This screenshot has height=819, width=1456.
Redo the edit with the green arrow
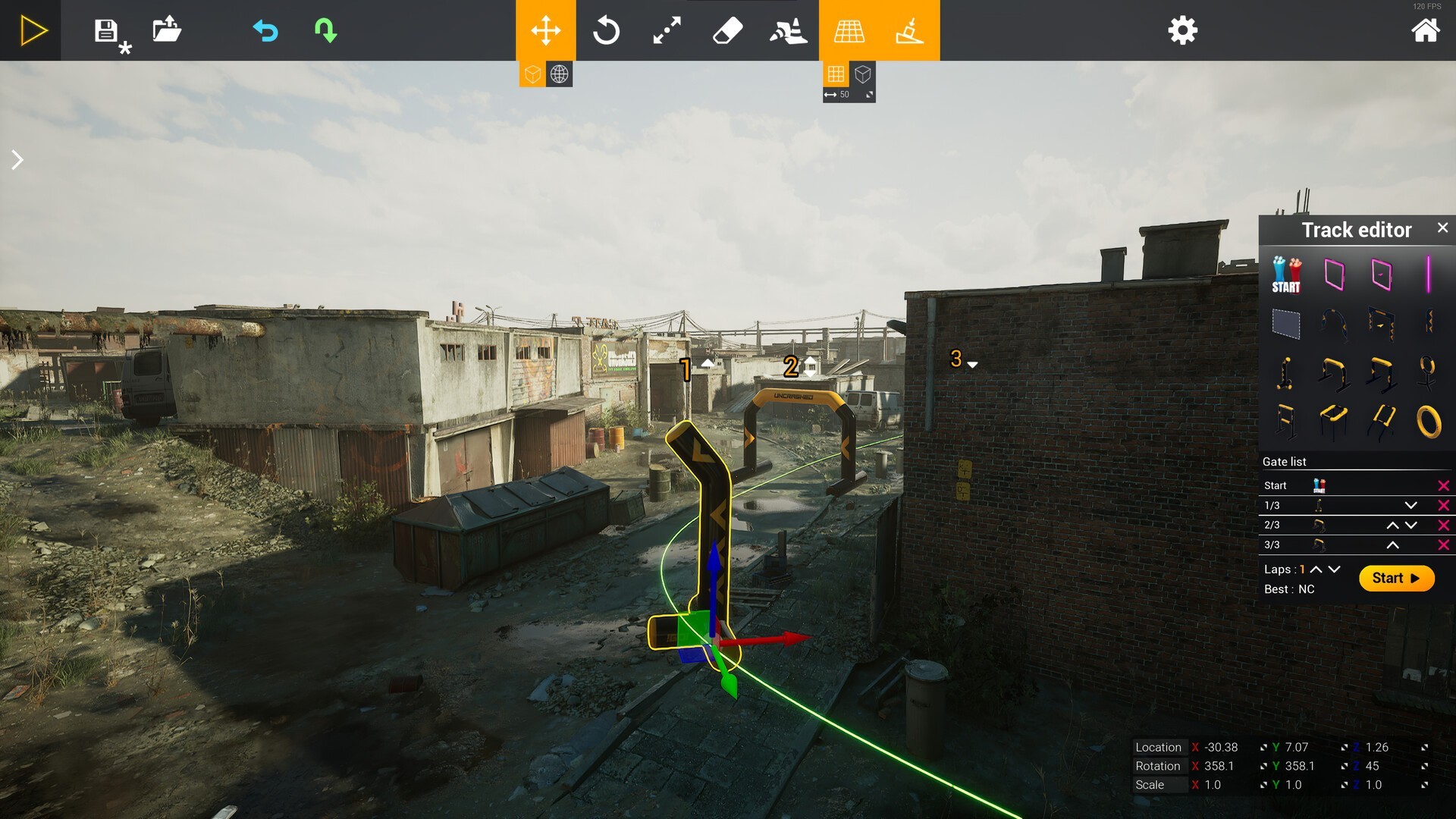point(325,31)
